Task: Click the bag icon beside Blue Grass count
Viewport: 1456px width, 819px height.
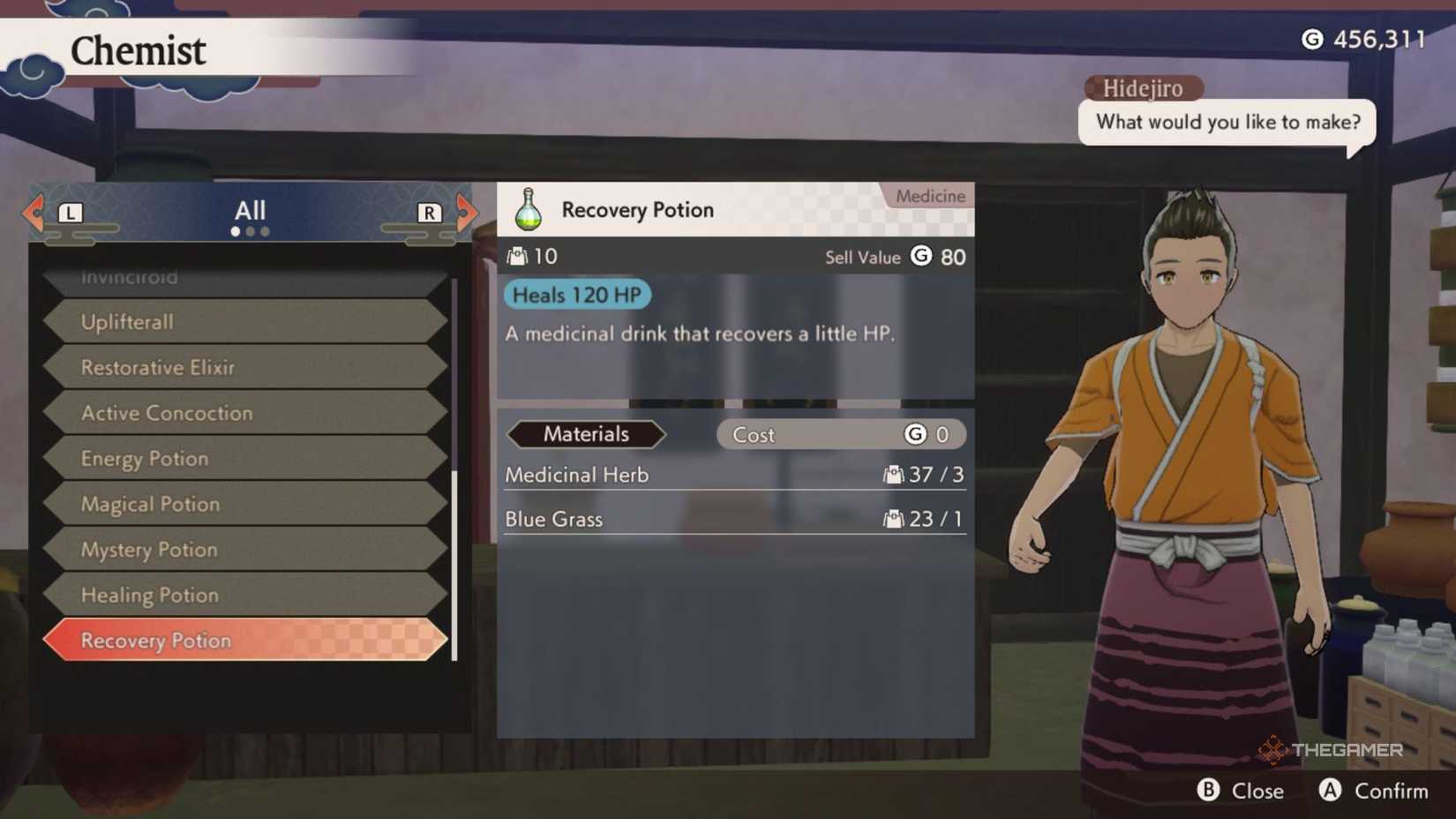Action: (x=895, y=519)
